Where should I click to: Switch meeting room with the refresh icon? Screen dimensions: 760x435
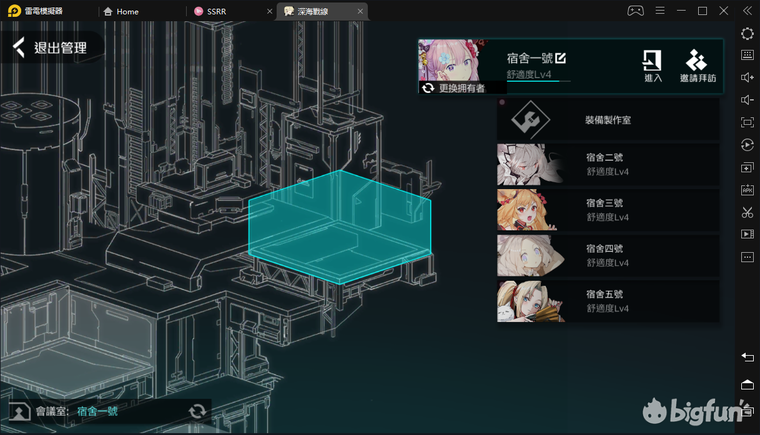click(198, 411)
